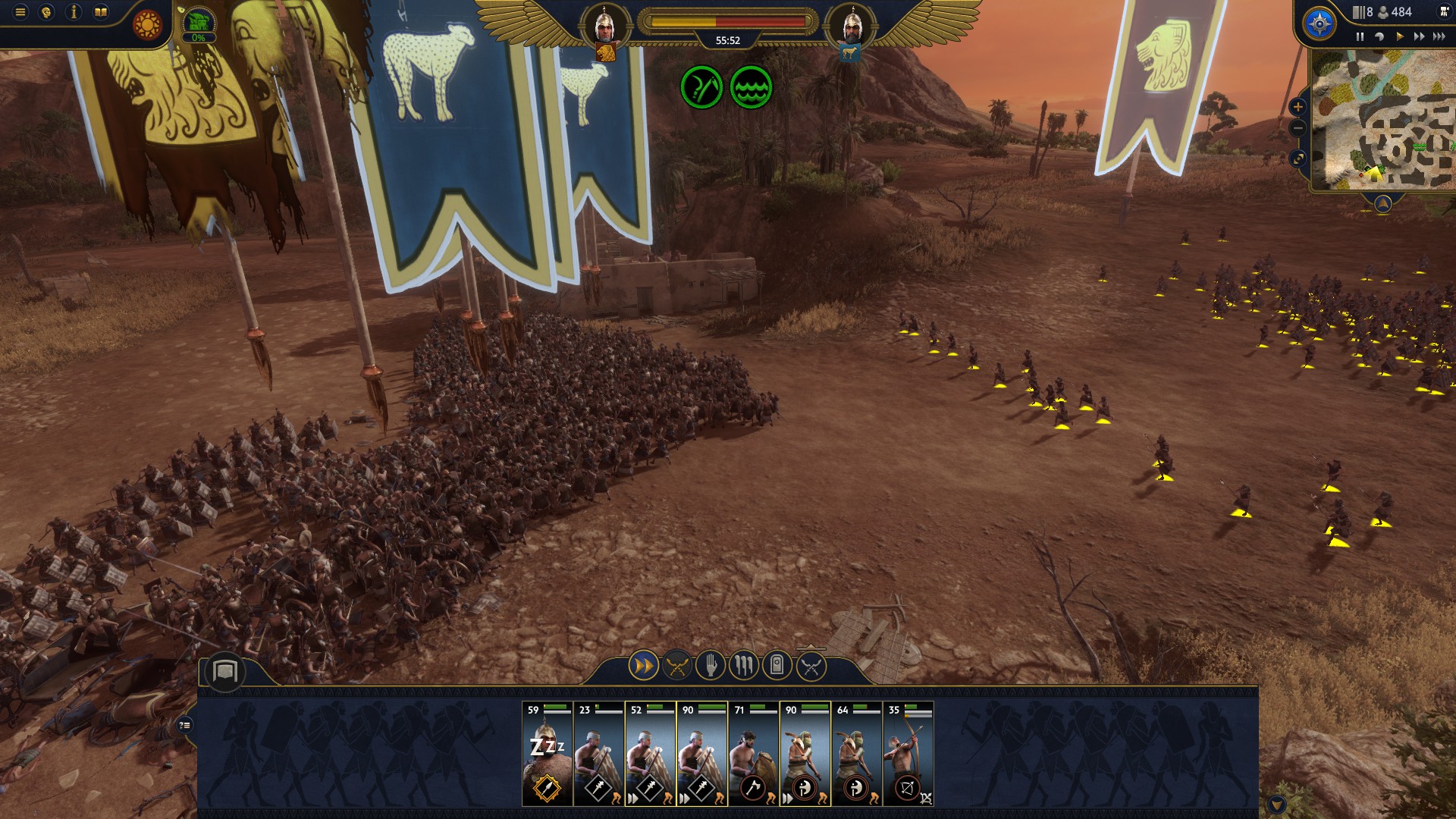1456x819 pixels.
Task: Open the encyclopedia book icon
Action: click(101, 12)
